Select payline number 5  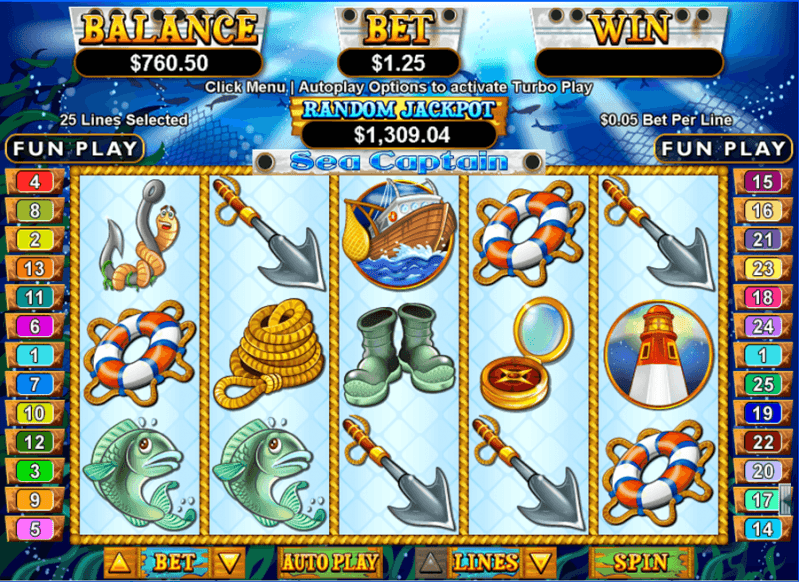click(35, 529)
